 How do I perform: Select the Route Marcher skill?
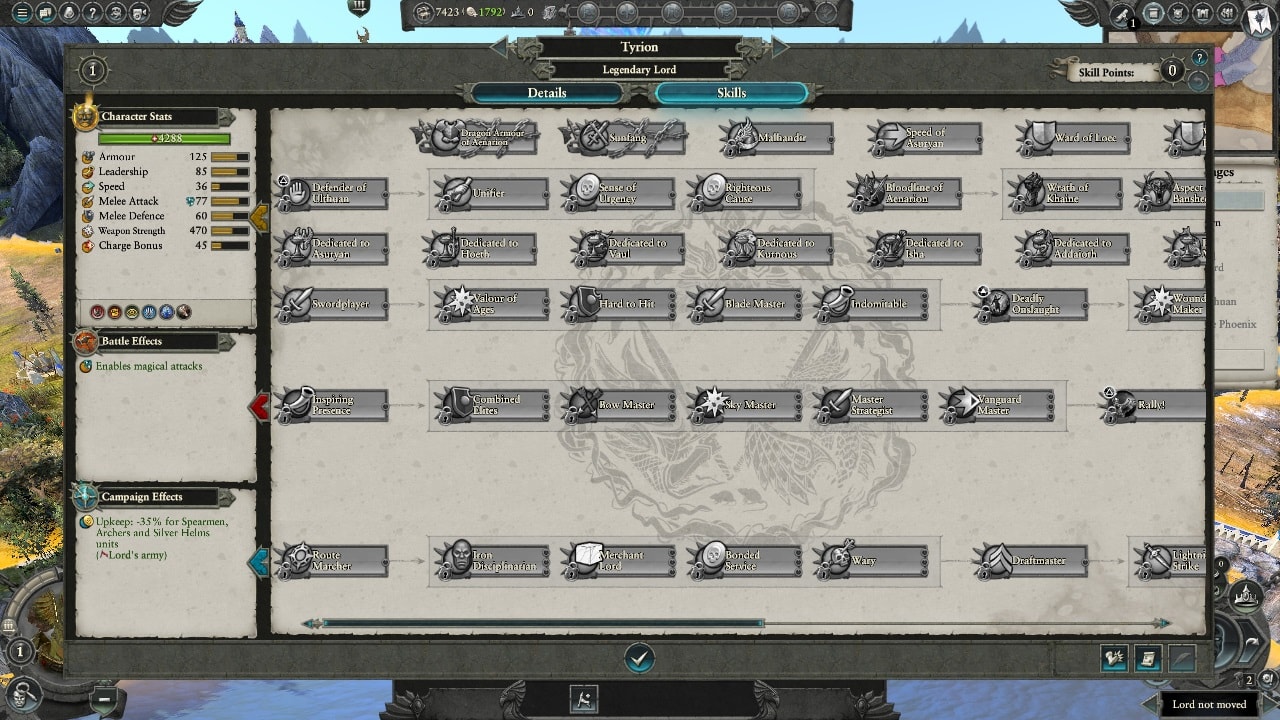(333, 561)
